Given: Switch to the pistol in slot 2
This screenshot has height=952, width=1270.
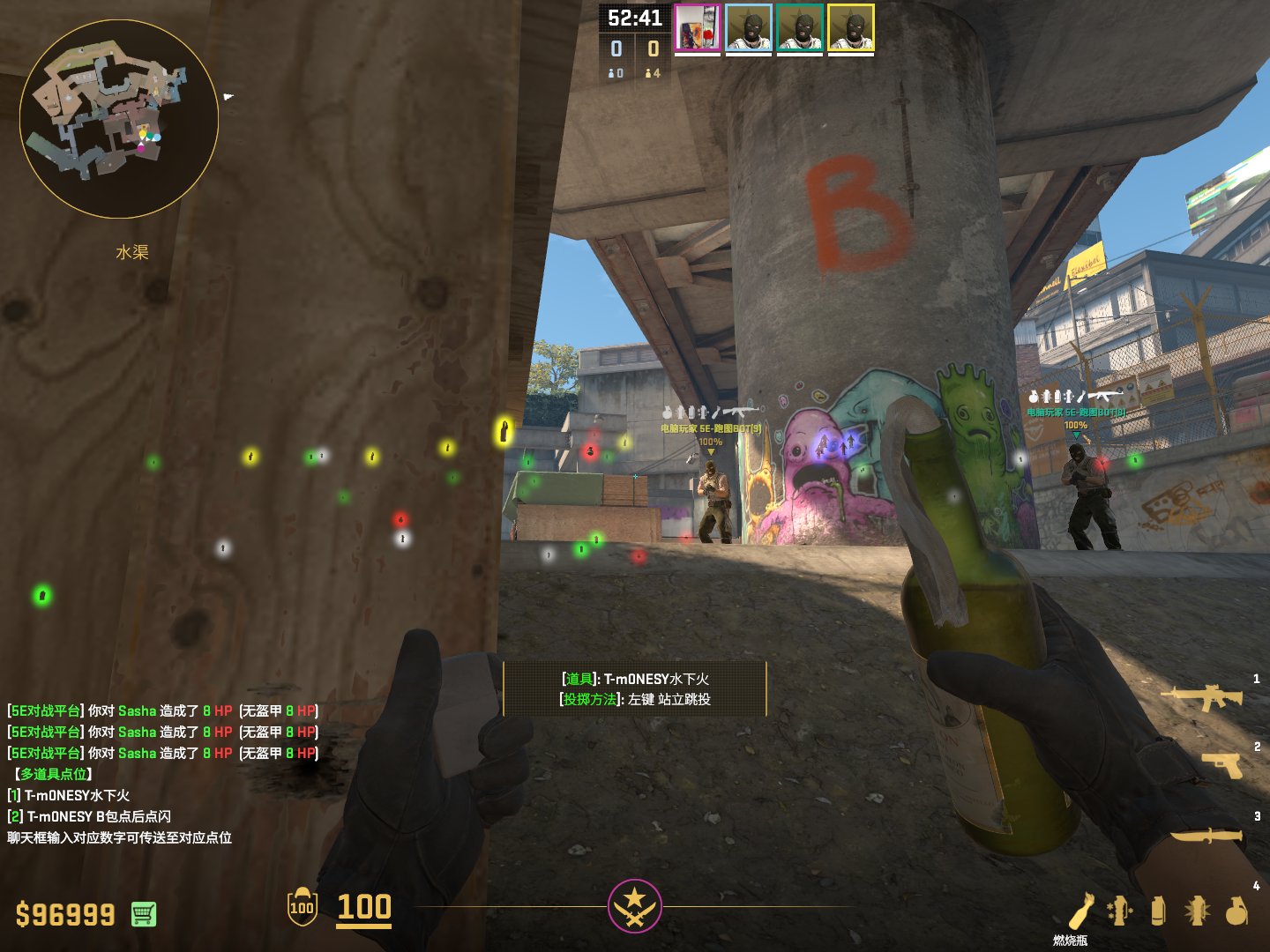Looking at the screenshot, I should click(x=1223, y=765).
